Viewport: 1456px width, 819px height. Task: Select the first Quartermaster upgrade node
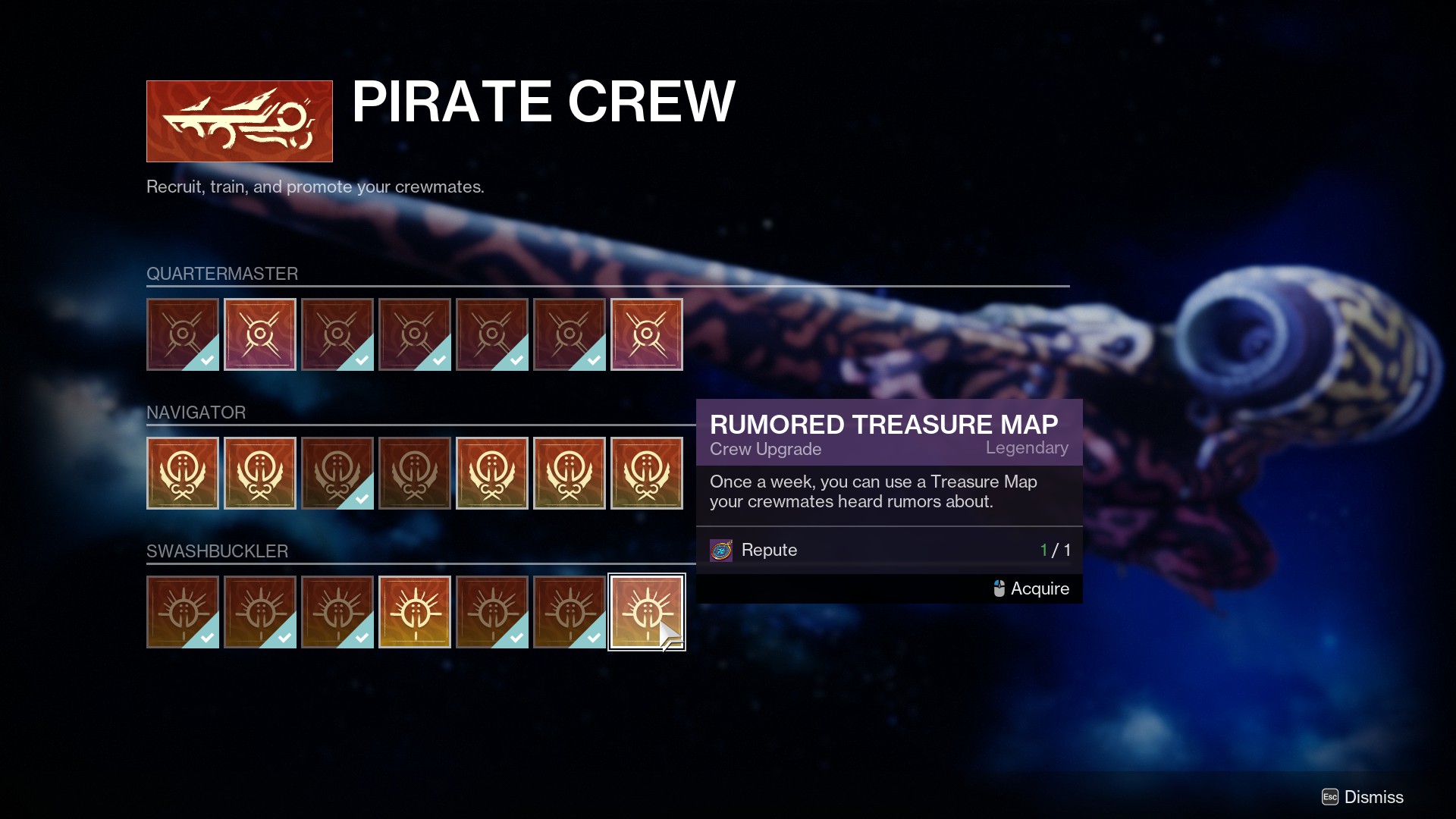click(x=183, y=334)
